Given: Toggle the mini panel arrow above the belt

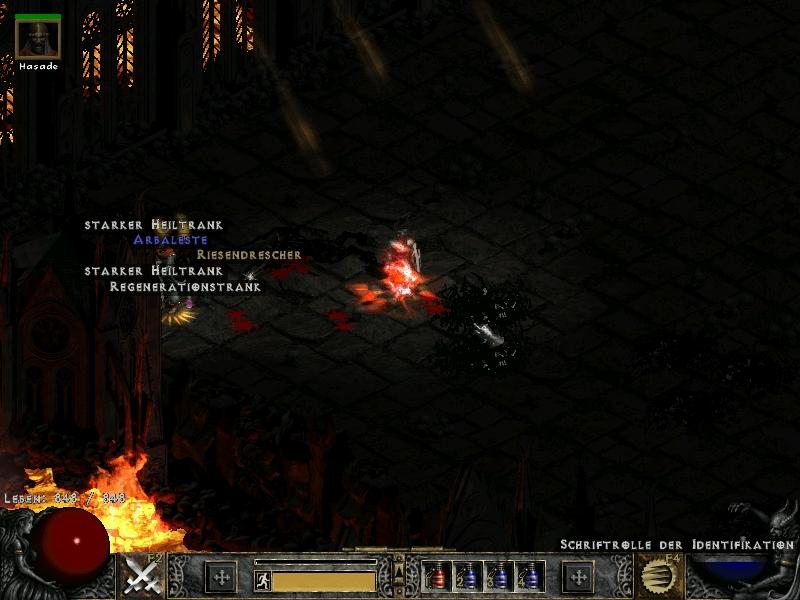Looking at the screenshot, I should [x=398, y=568].
